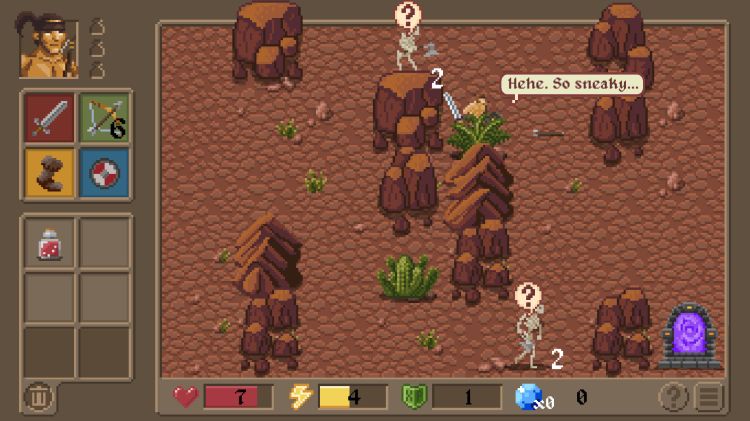Choose the bow ranged attack

104,117
